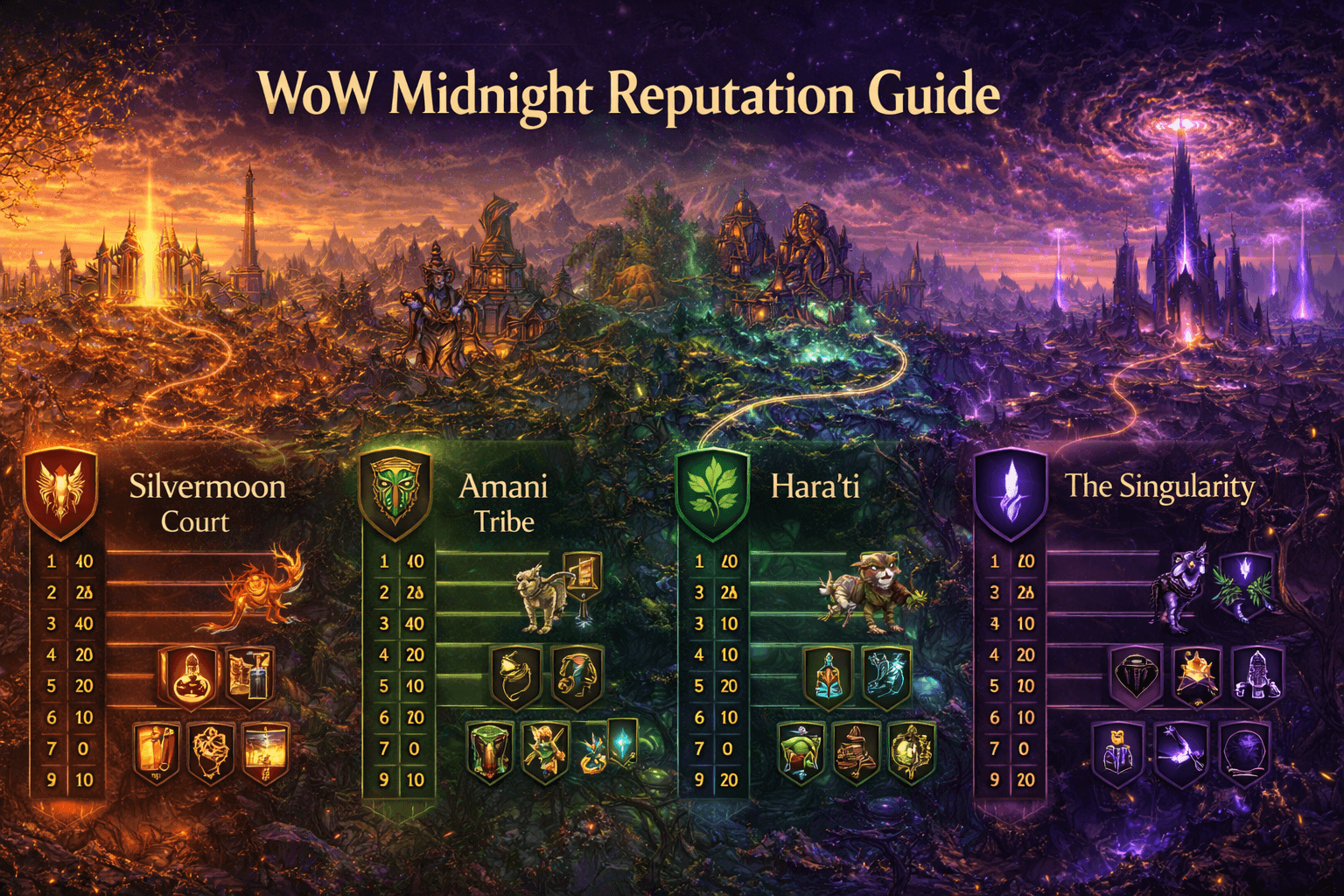Select the green frog creature reward icon
Image resolution: width=1344 pixels, height=896 pixels.
801,751
